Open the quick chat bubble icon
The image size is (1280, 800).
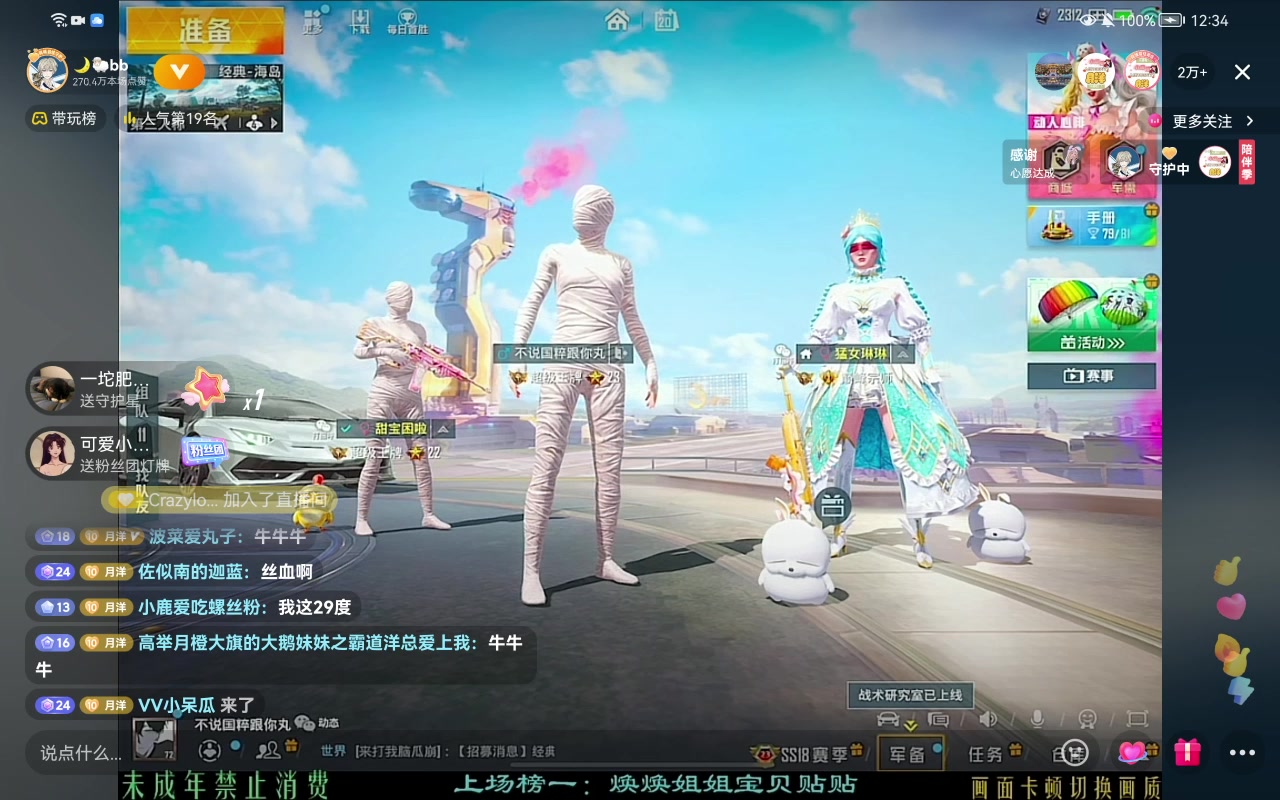click(938, 718)
